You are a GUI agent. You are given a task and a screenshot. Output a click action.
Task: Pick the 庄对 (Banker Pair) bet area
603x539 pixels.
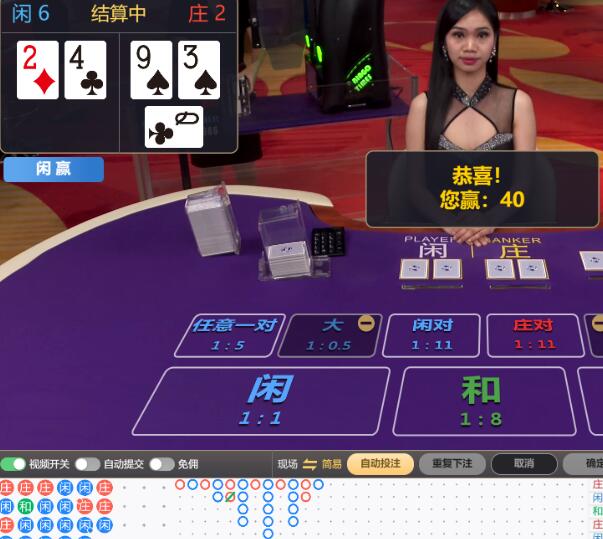(533, 335)
